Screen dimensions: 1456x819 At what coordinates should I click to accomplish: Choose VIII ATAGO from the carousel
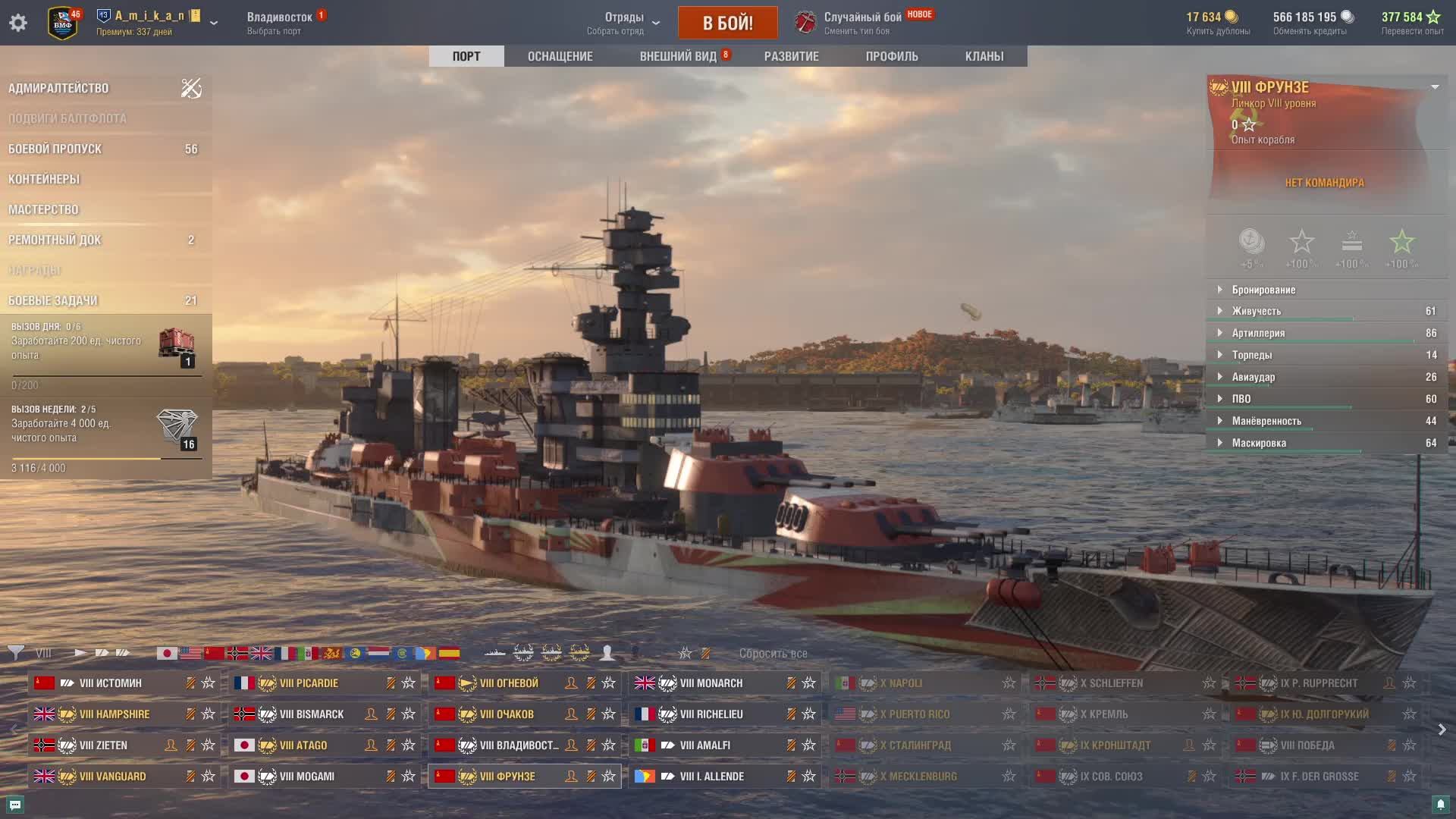click(x=303, y=745)
